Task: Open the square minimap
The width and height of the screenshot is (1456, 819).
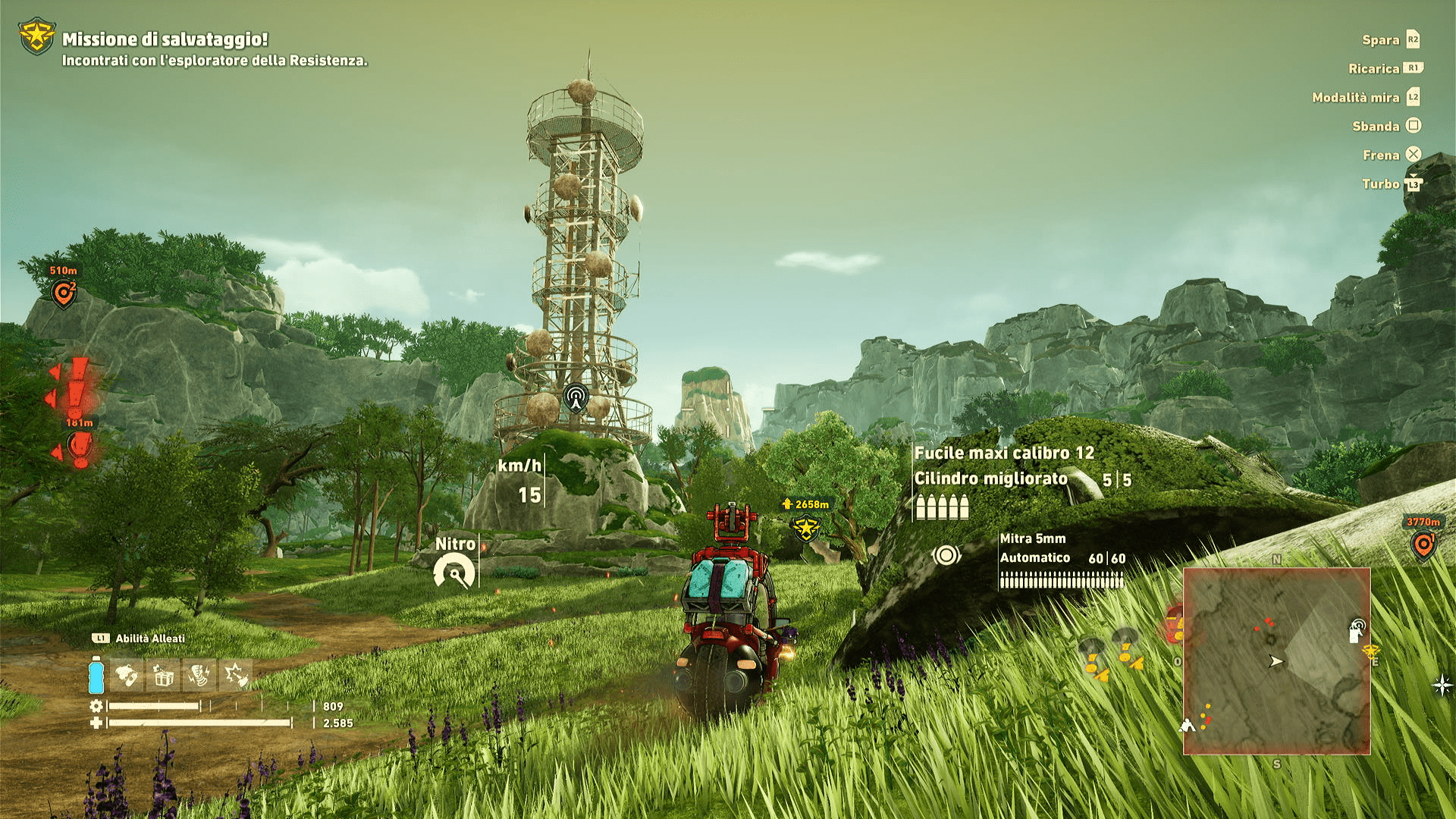Action: [1276, 661]
